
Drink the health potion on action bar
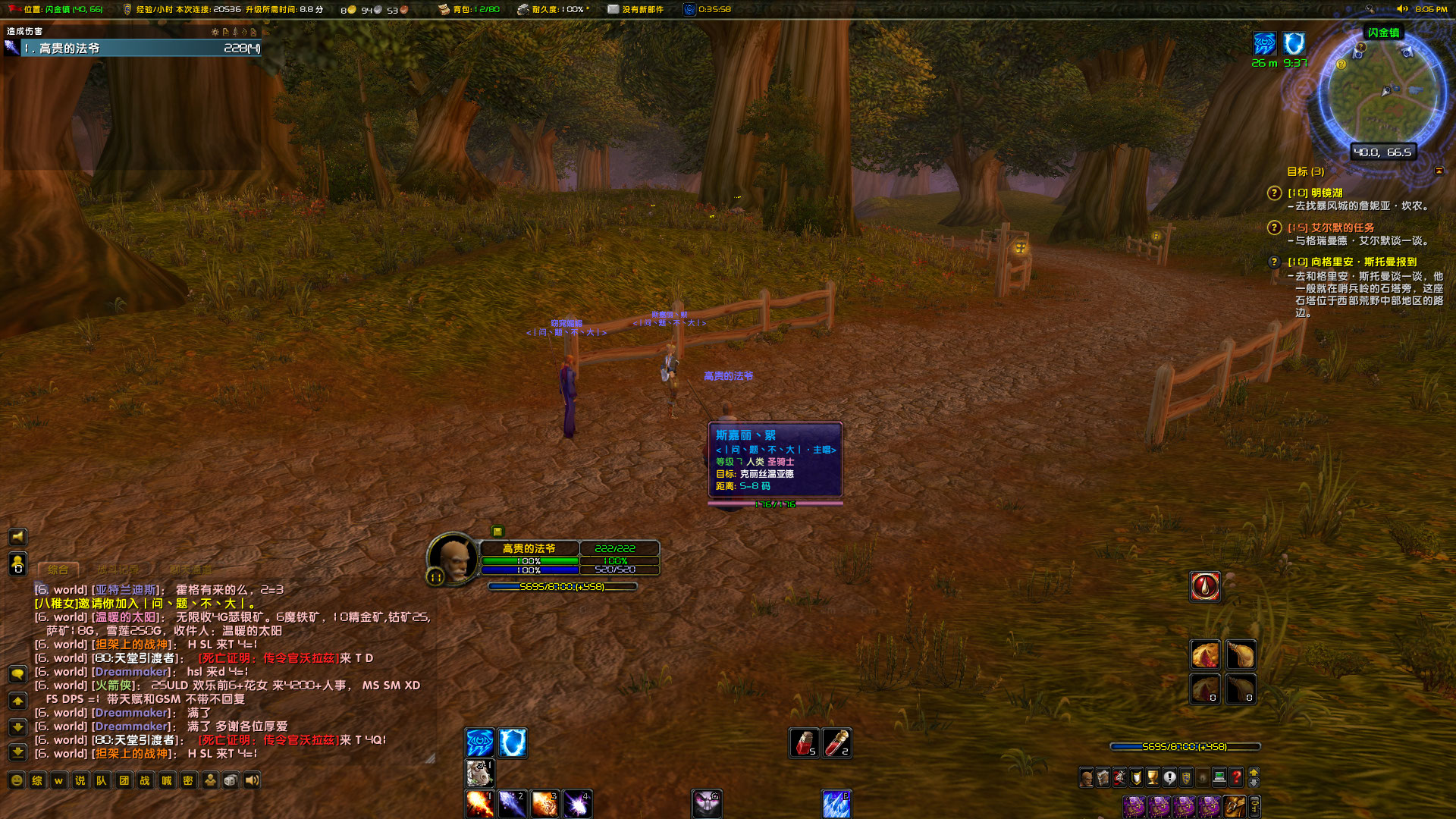[804, 743]
